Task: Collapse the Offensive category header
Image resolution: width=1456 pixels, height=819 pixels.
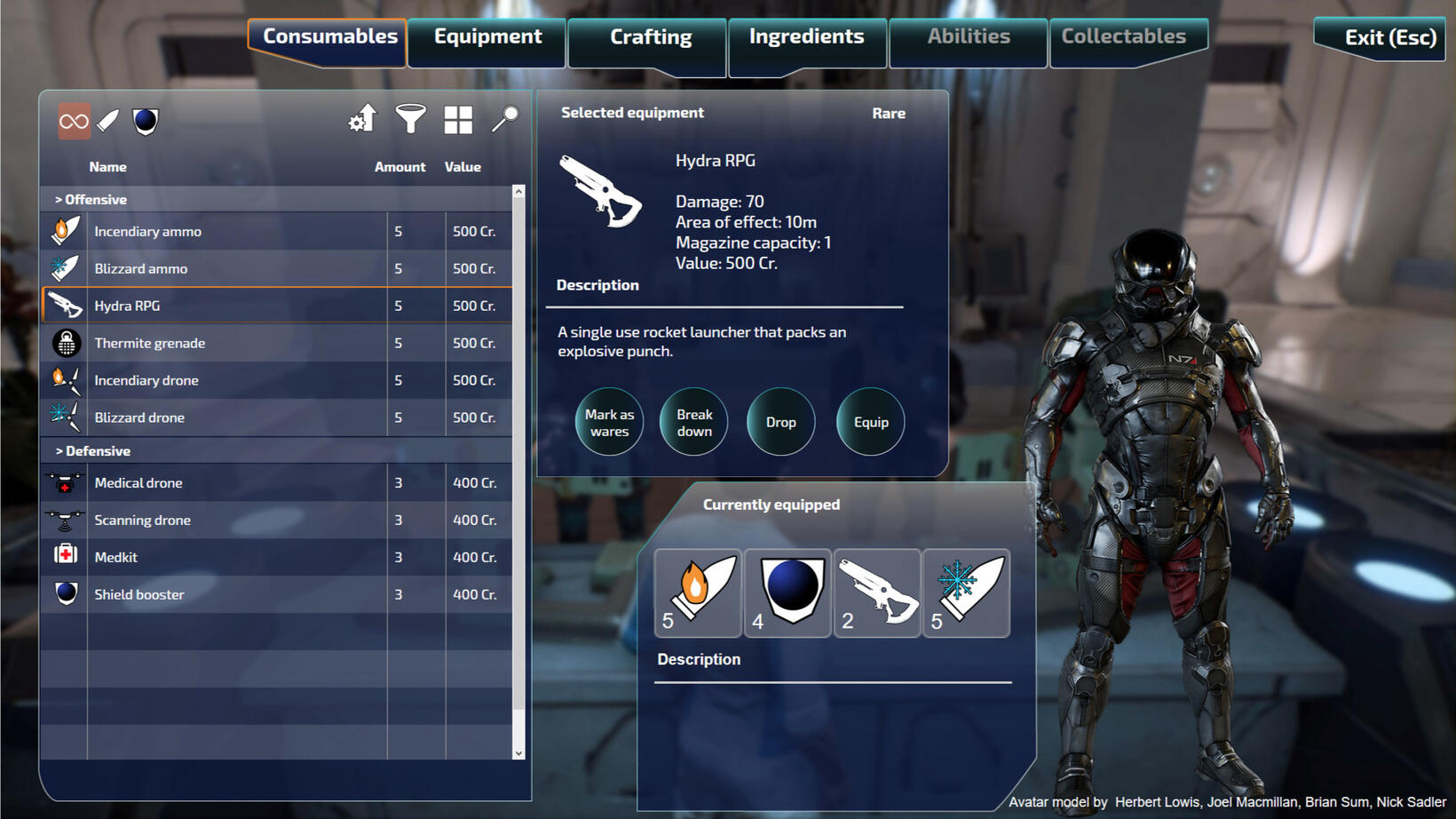Action: [x=91, y=200]
